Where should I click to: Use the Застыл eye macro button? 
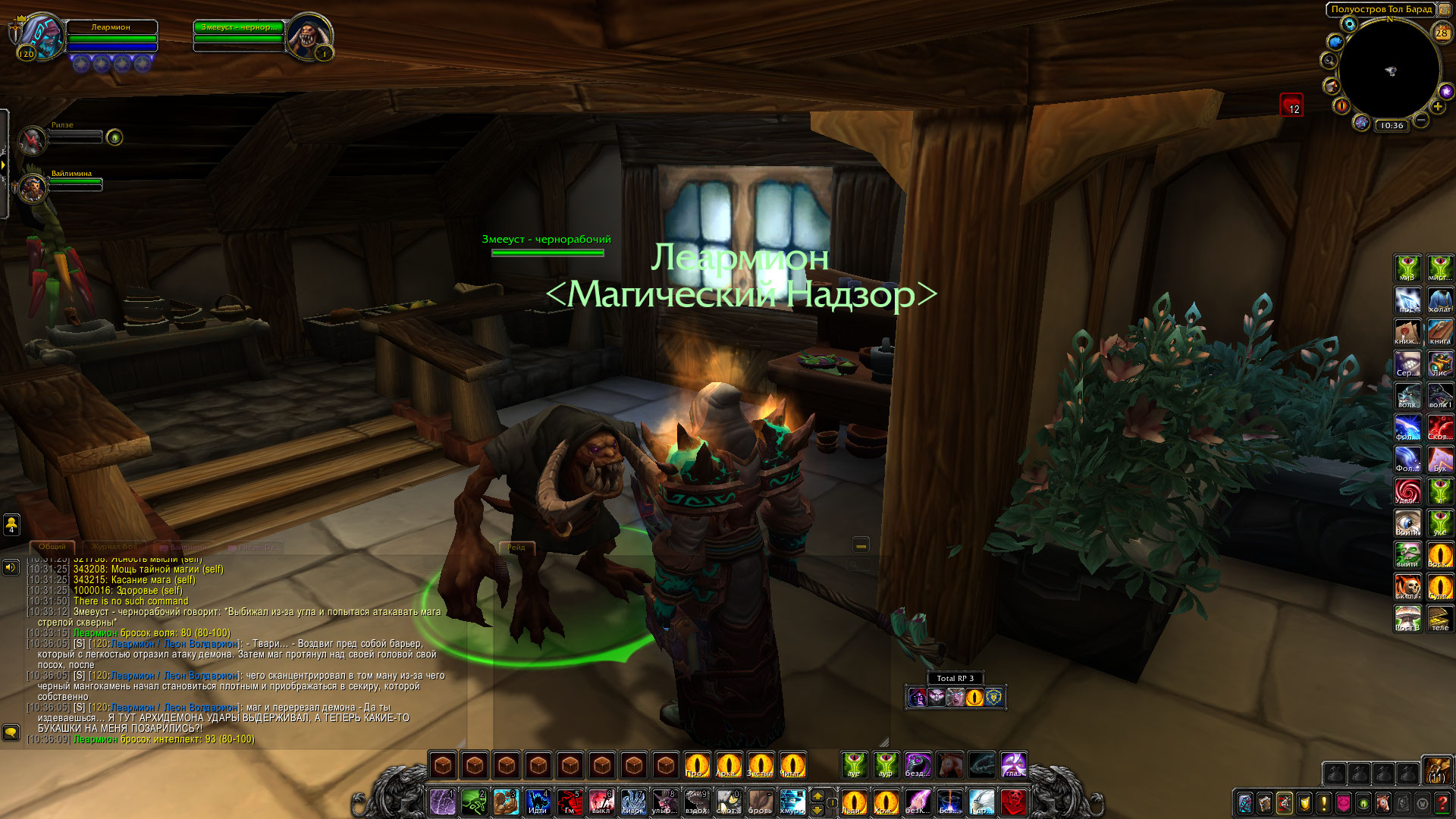point(760,765)
